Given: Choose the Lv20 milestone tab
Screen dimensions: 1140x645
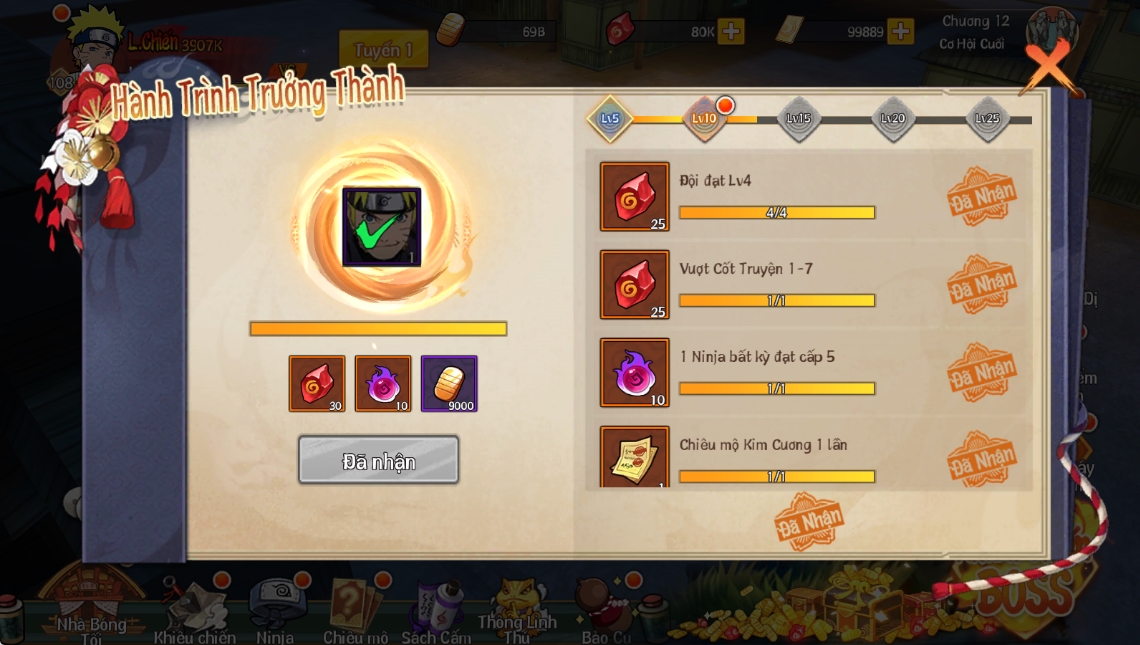Looking at the screenshot, I should 892,119.
